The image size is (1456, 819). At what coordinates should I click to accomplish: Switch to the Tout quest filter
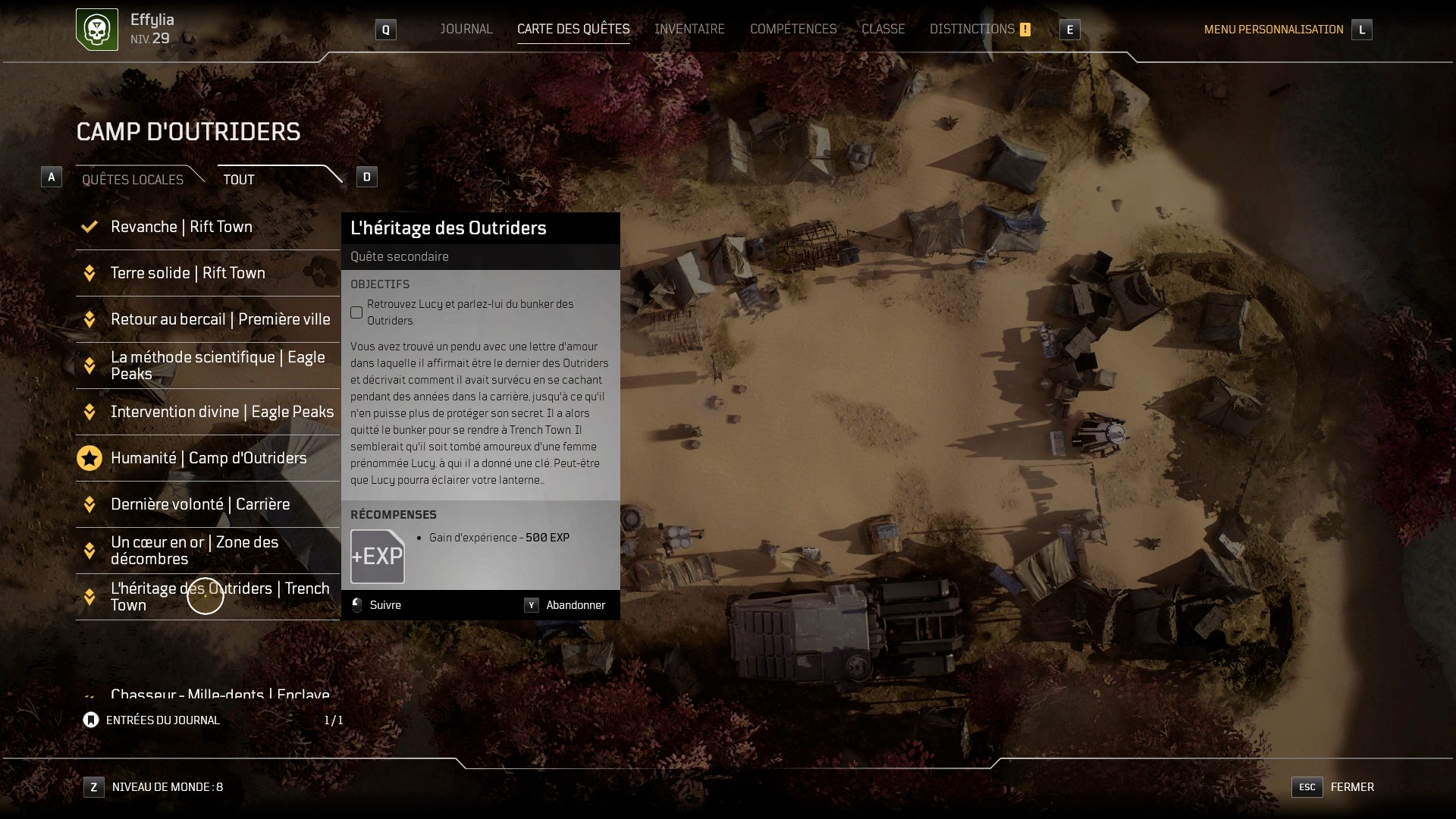[239, 179]
